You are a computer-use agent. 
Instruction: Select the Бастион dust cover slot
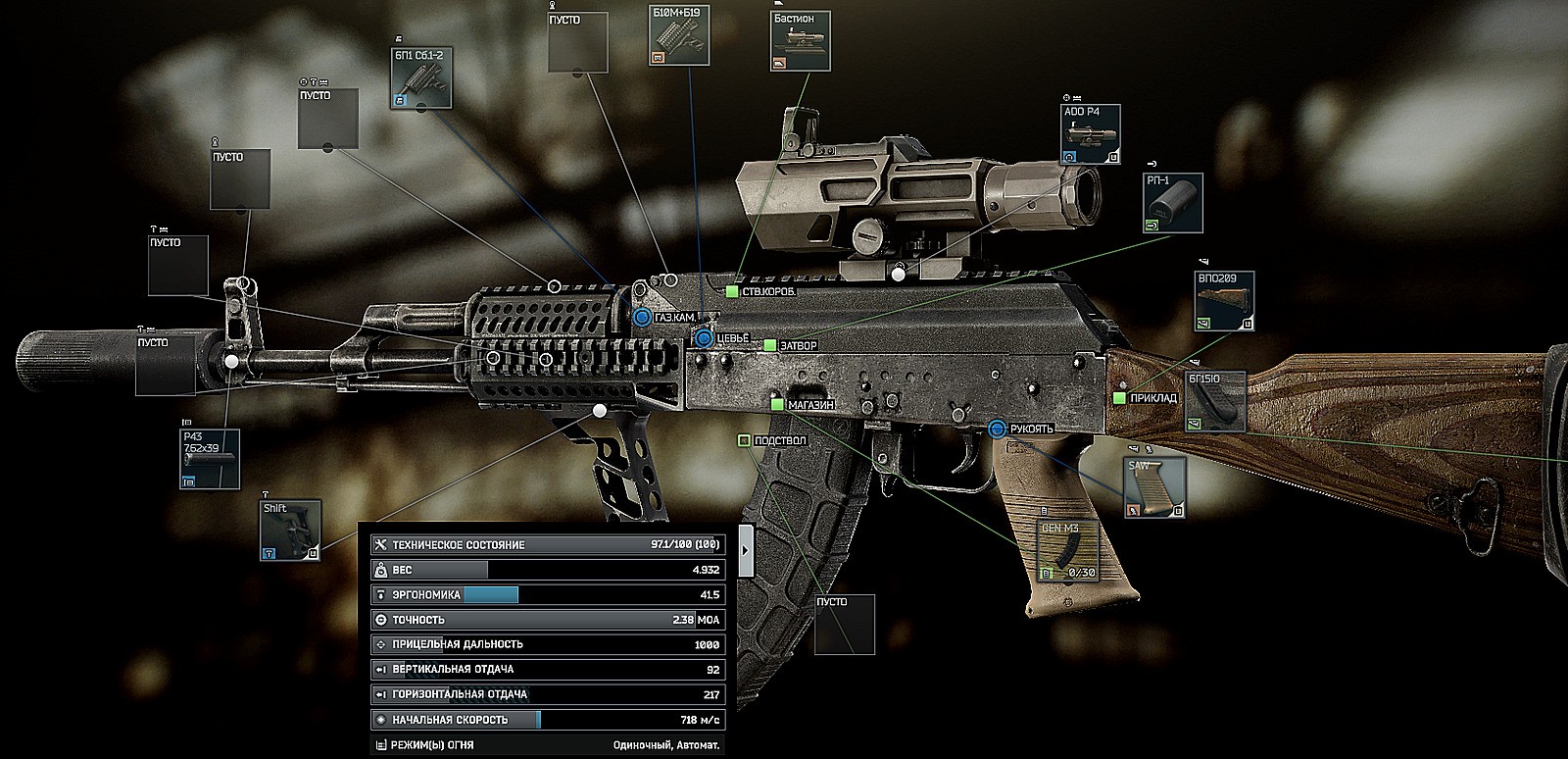coord(801,41)
